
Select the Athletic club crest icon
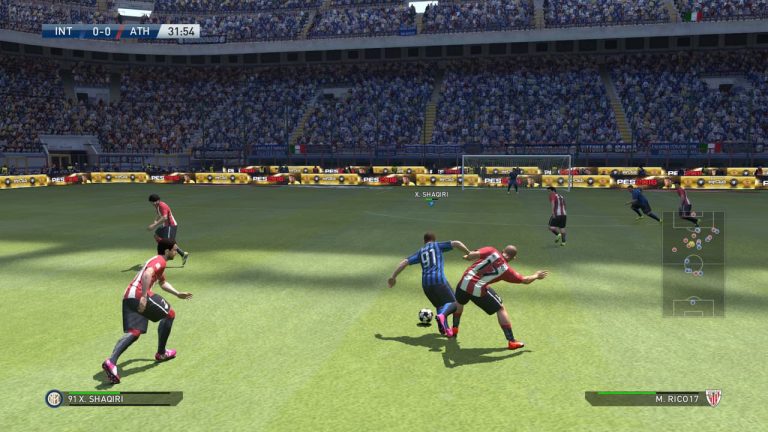pos(713,398)
